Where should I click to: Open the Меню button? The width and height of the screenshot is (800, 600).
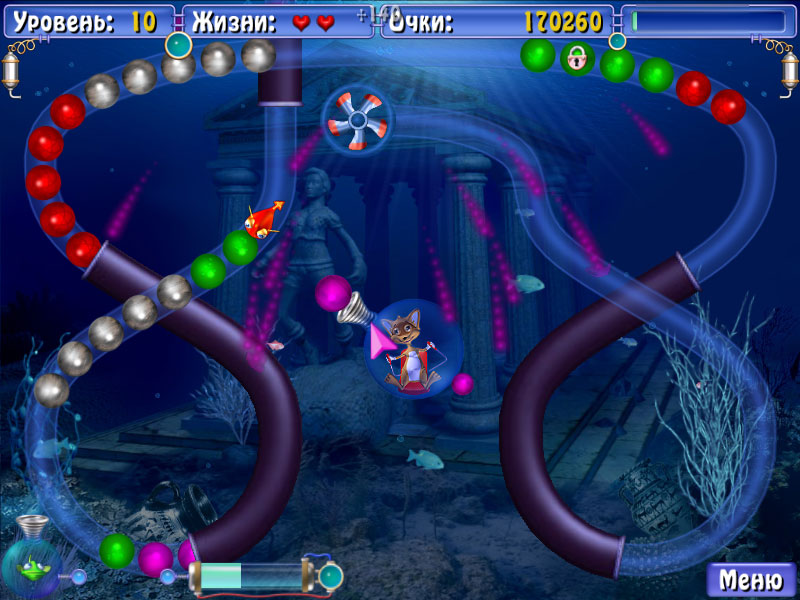pyautogui.click(x=751, y=579)
